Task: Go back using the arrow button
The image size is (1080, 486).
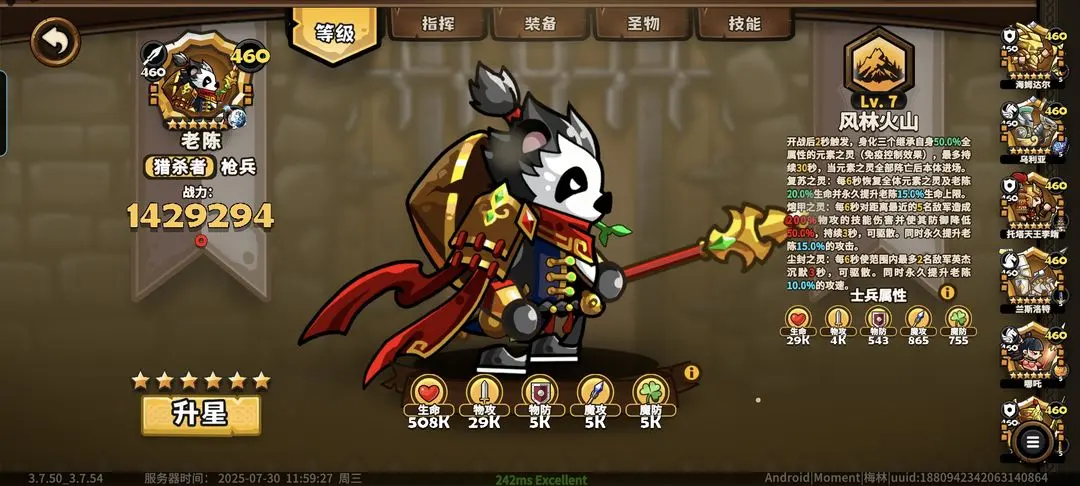Action: [55, 42]
